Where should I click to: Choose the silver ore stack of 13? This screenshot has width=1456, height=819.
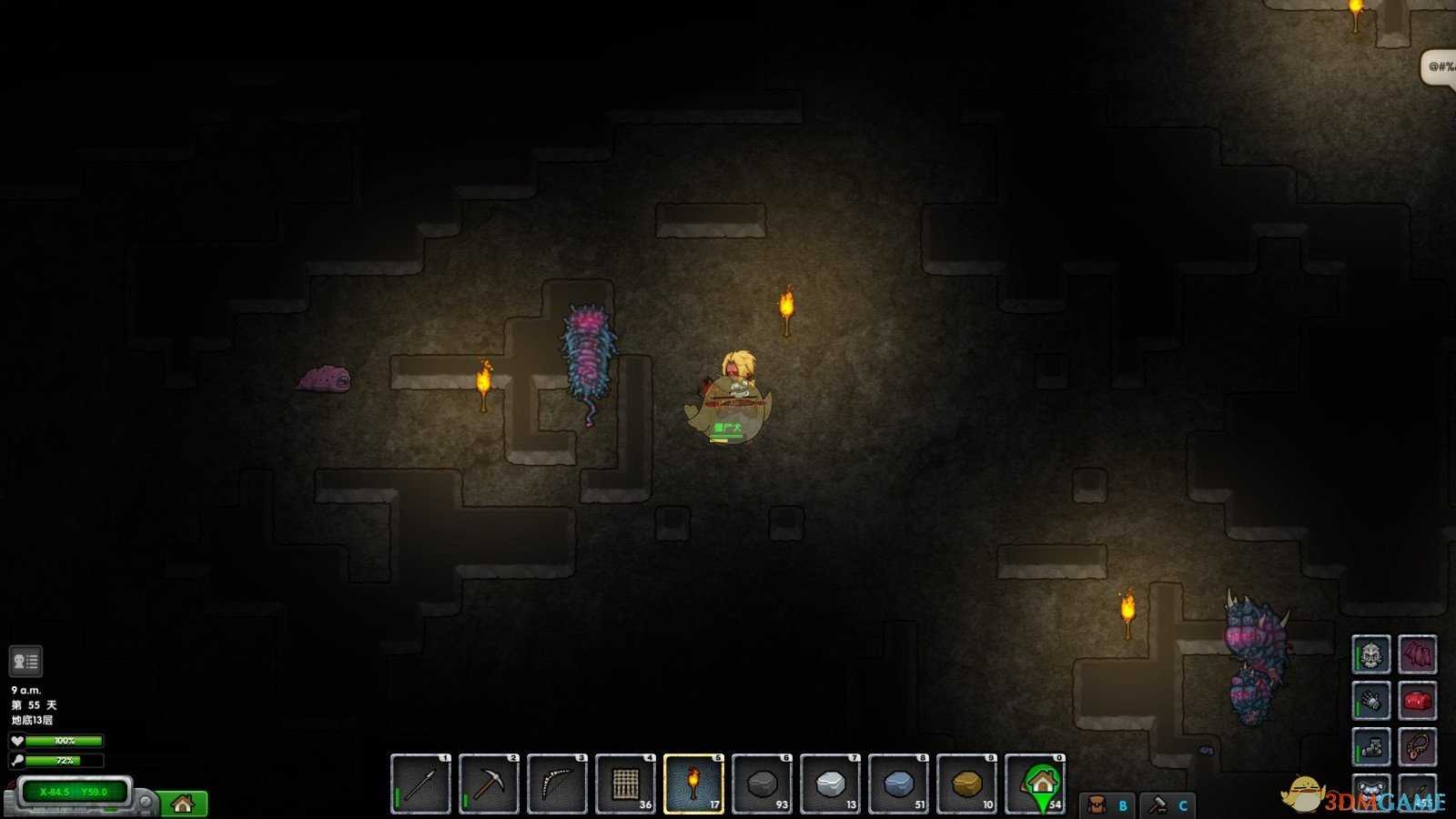tap(830, 784)
